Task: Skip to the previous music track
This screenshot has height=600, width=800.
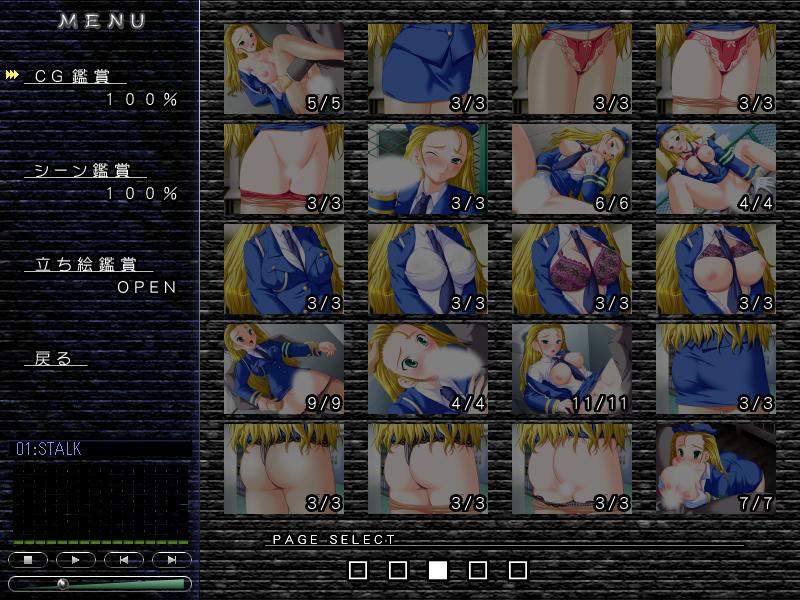Action: click(x=124, y=560)
